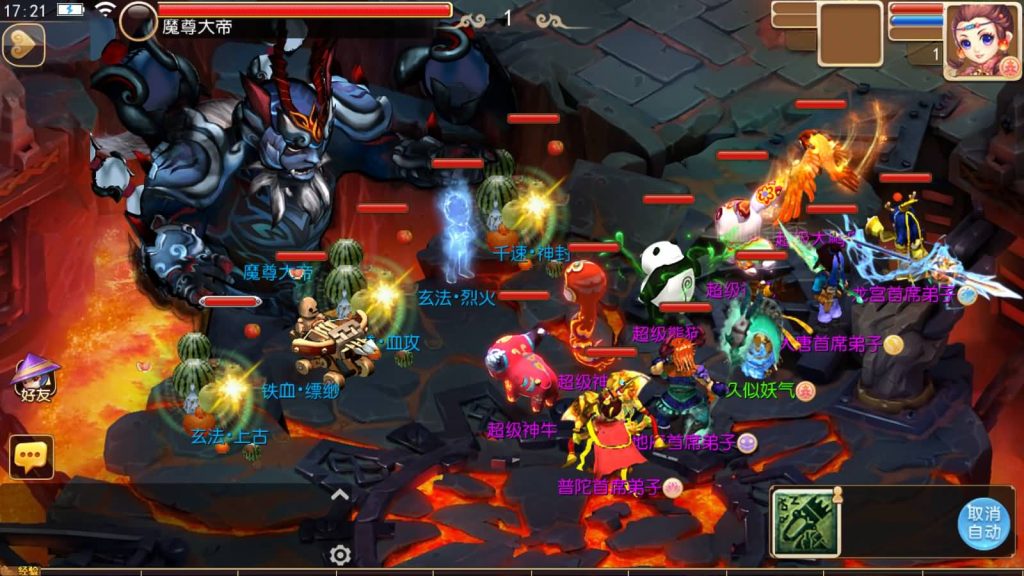This screenshot has height=576, width=1024.
Task: Expand the upward chevron arrow
Action: pyautogui.click(x=340, y=493)
